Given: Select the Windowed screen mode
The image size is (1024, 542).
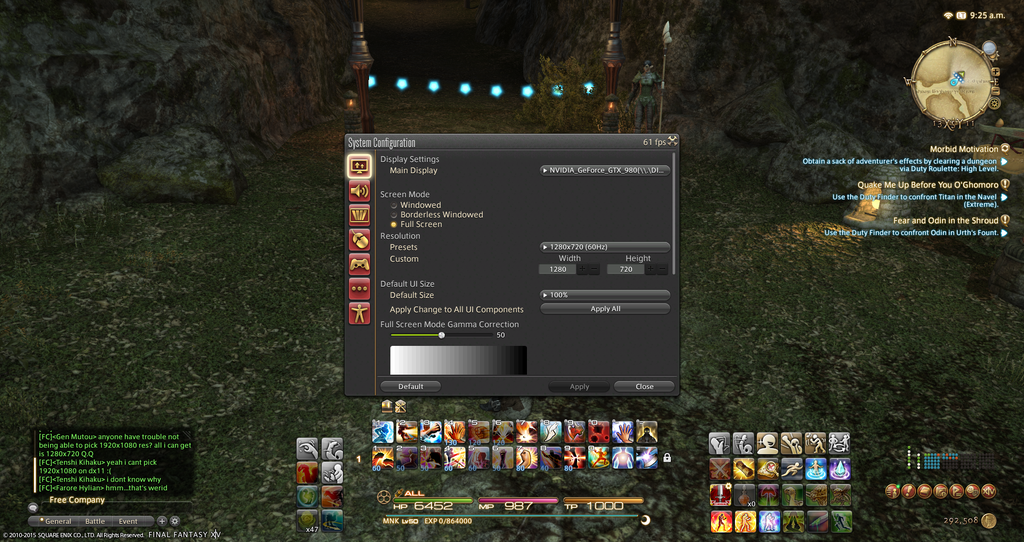Looking at the screenshot, I should (394, 205).
